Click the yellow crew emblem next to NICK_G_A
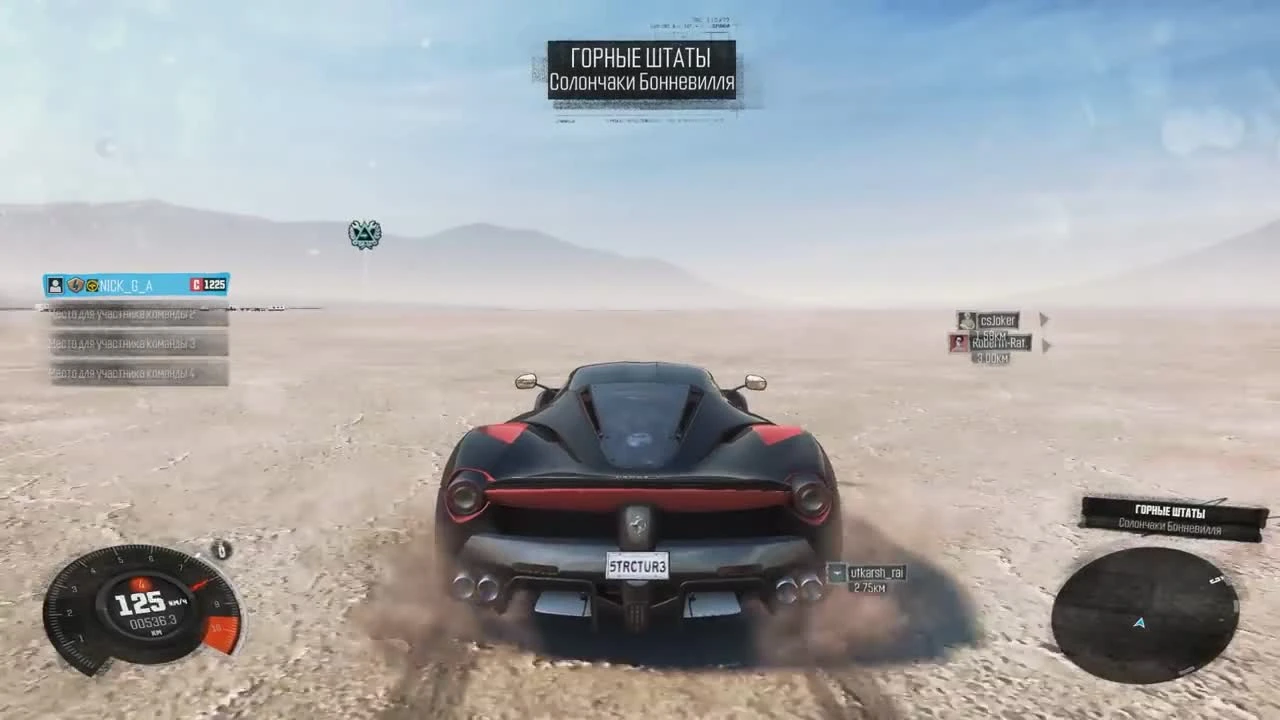This screenshot has height=720, width=1280. pyautogui.click(x=92, y=285)
